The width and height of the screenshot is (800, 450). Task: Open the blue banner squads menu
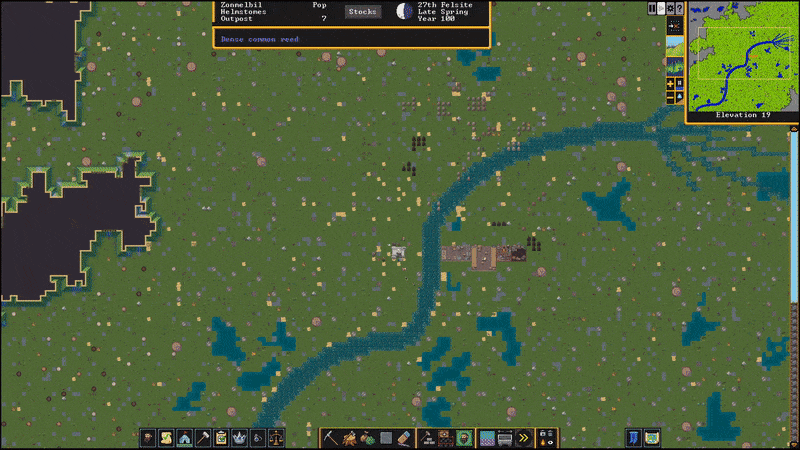(633, 438)
